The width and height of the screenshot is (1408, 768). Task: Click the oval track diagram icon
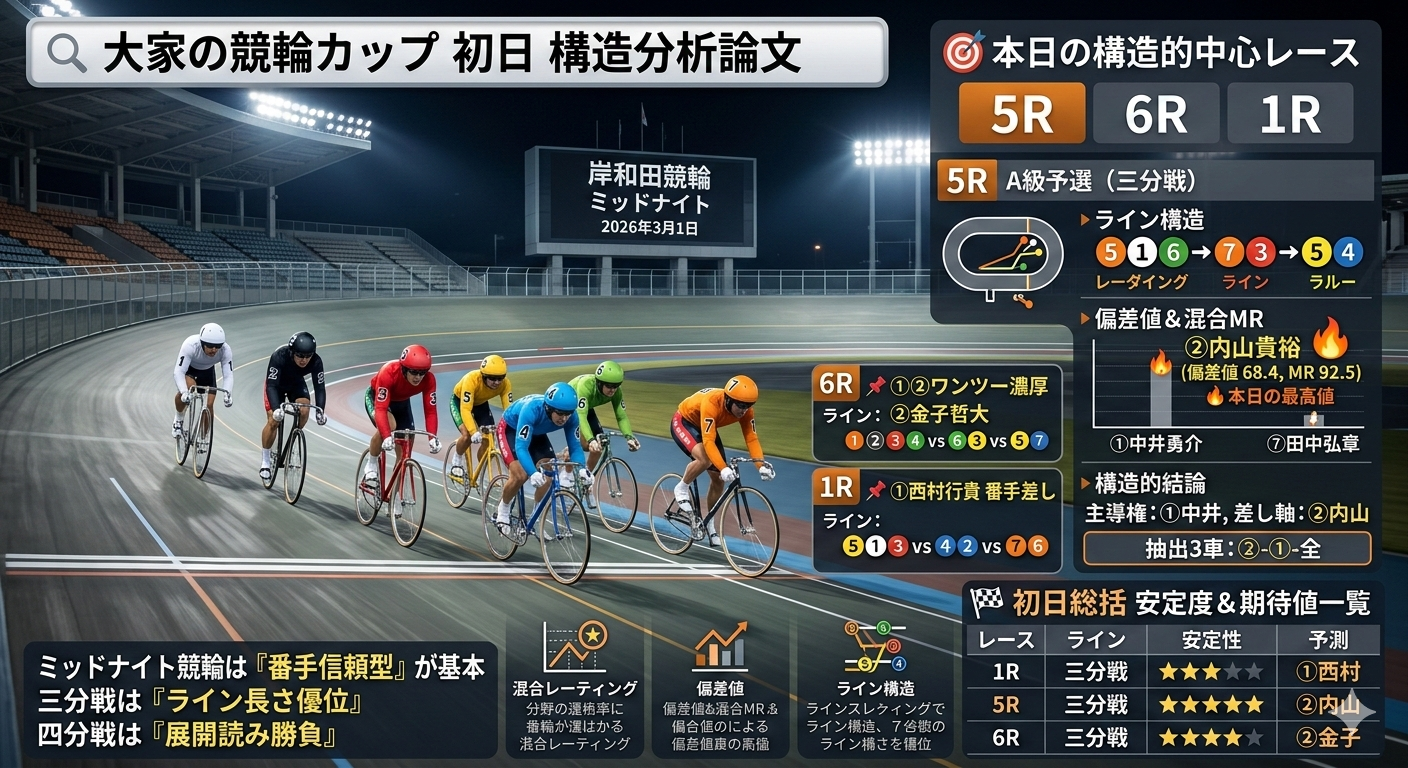(1003, 254)
